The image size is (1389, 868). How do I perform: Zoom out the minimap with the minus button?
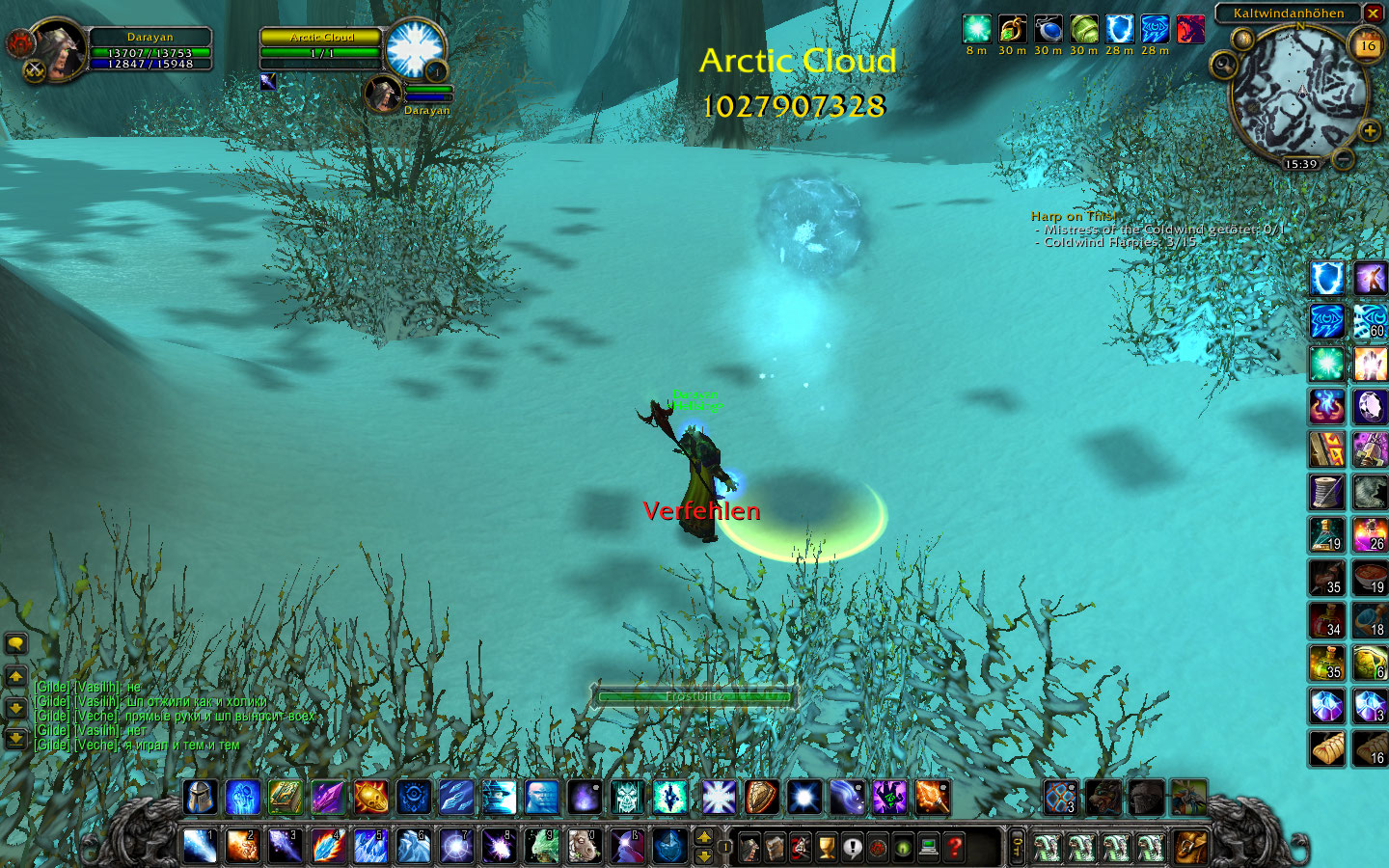[1343, 159]
